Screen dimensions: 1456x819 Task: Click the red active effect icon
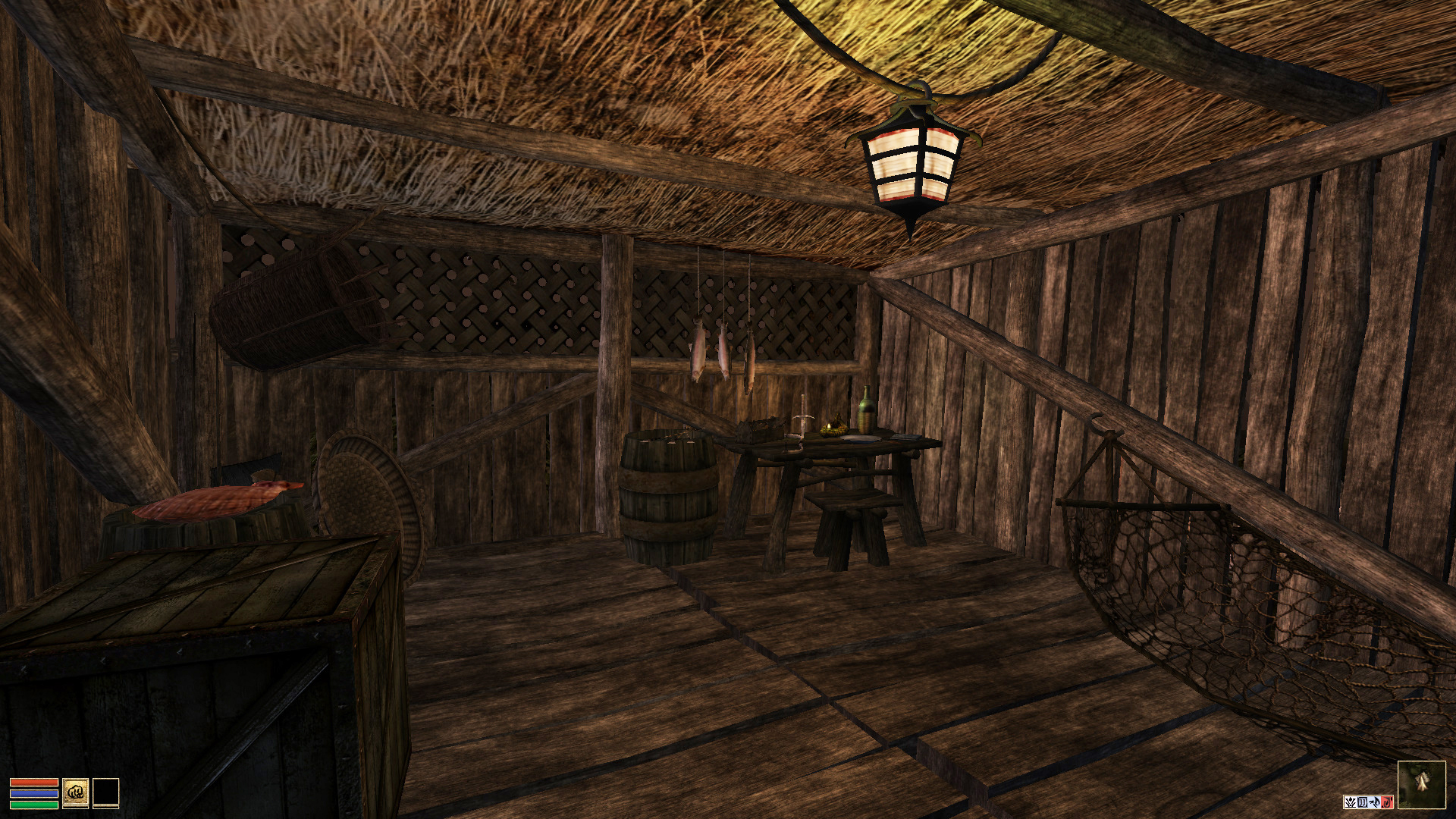click(1388, 802)
